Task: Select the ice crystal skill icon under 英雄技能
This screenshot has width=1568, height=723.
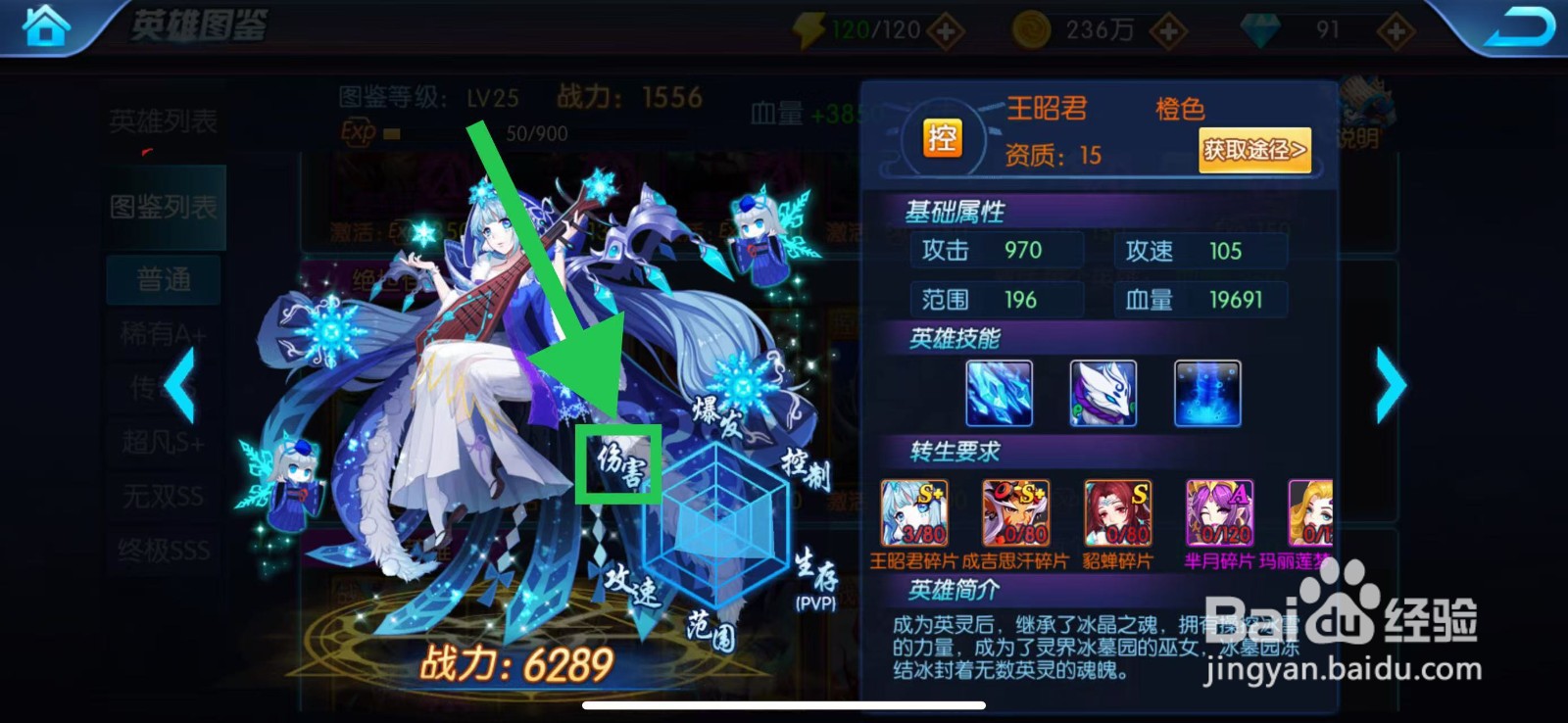Action: point(999,393)
